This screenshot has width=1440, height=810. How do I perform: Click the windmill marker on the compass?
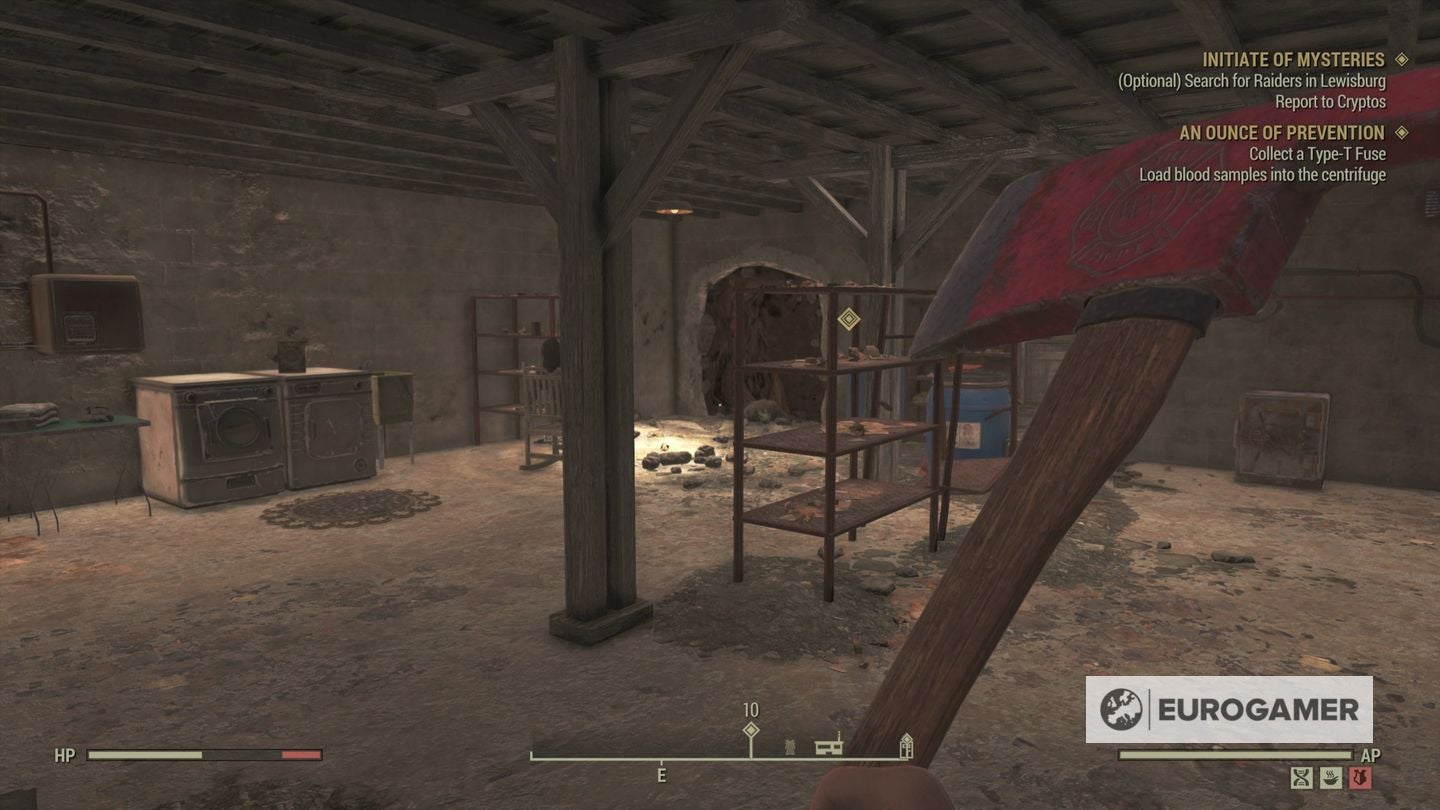click(x=789, y=747)
